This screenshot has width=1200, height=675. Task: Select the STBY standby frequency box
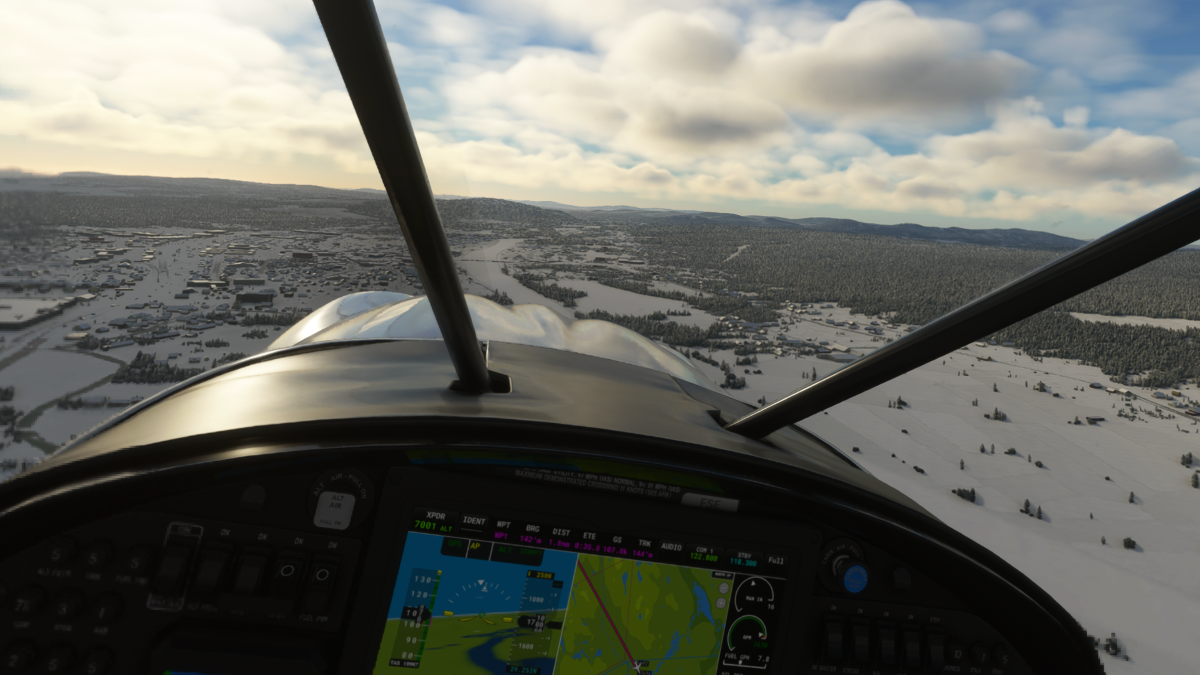pyautogui.click(x=743, y=559)
